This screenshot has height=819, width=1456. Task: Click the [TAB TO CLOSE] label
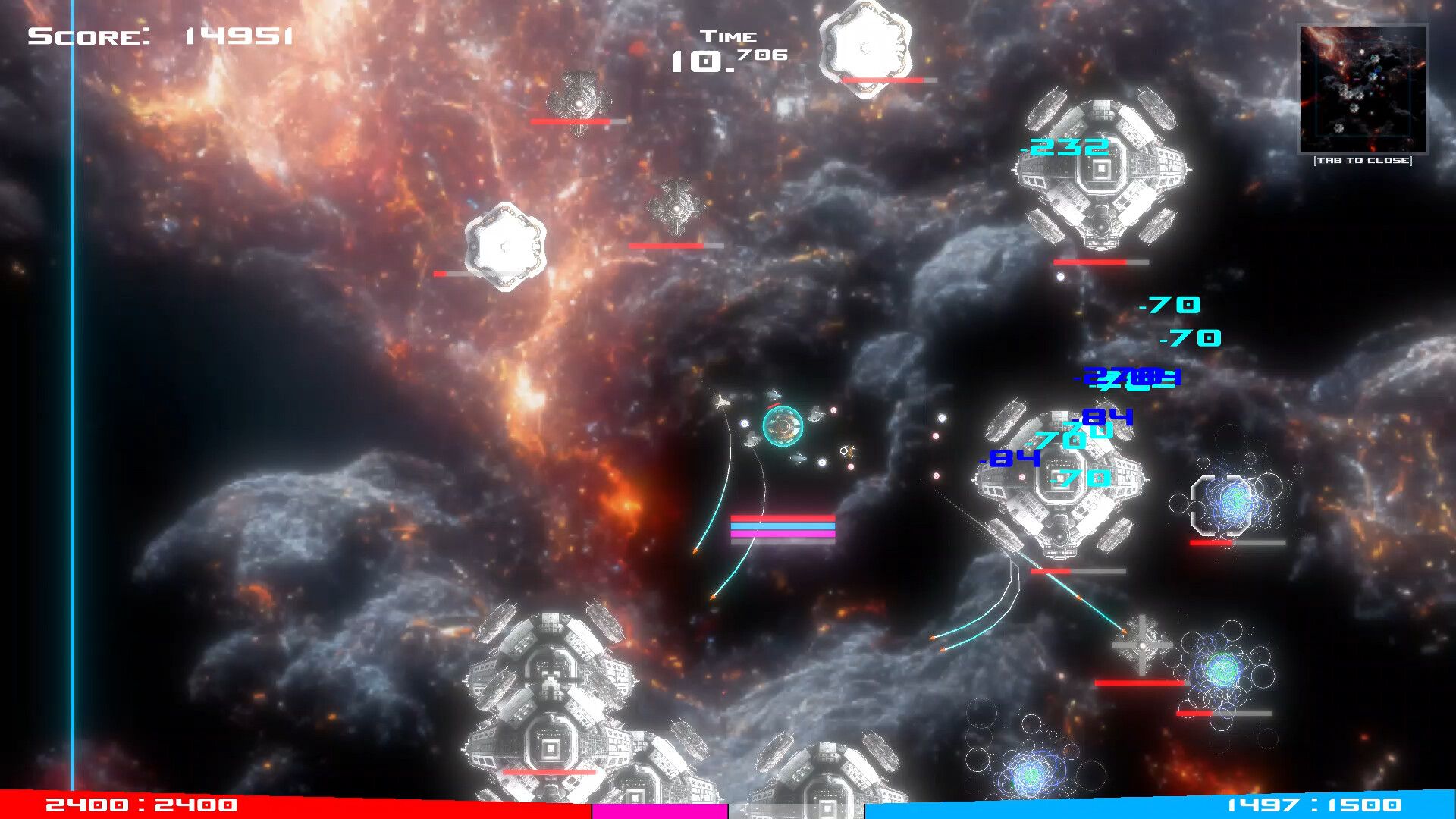1363,161
